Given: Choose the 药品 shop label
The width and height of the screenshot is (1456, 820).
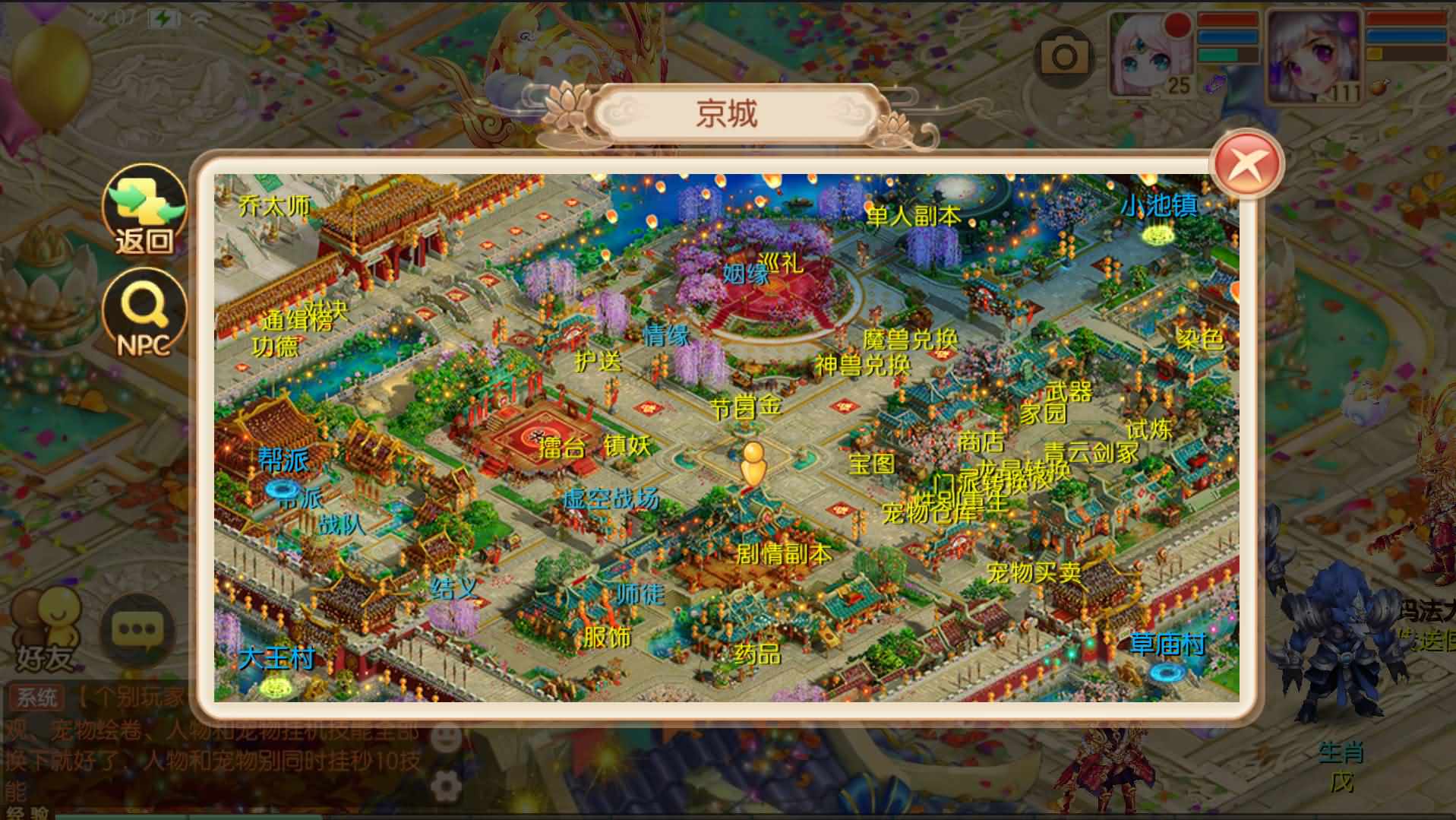Looking at the screenshot, I should 756,653.
